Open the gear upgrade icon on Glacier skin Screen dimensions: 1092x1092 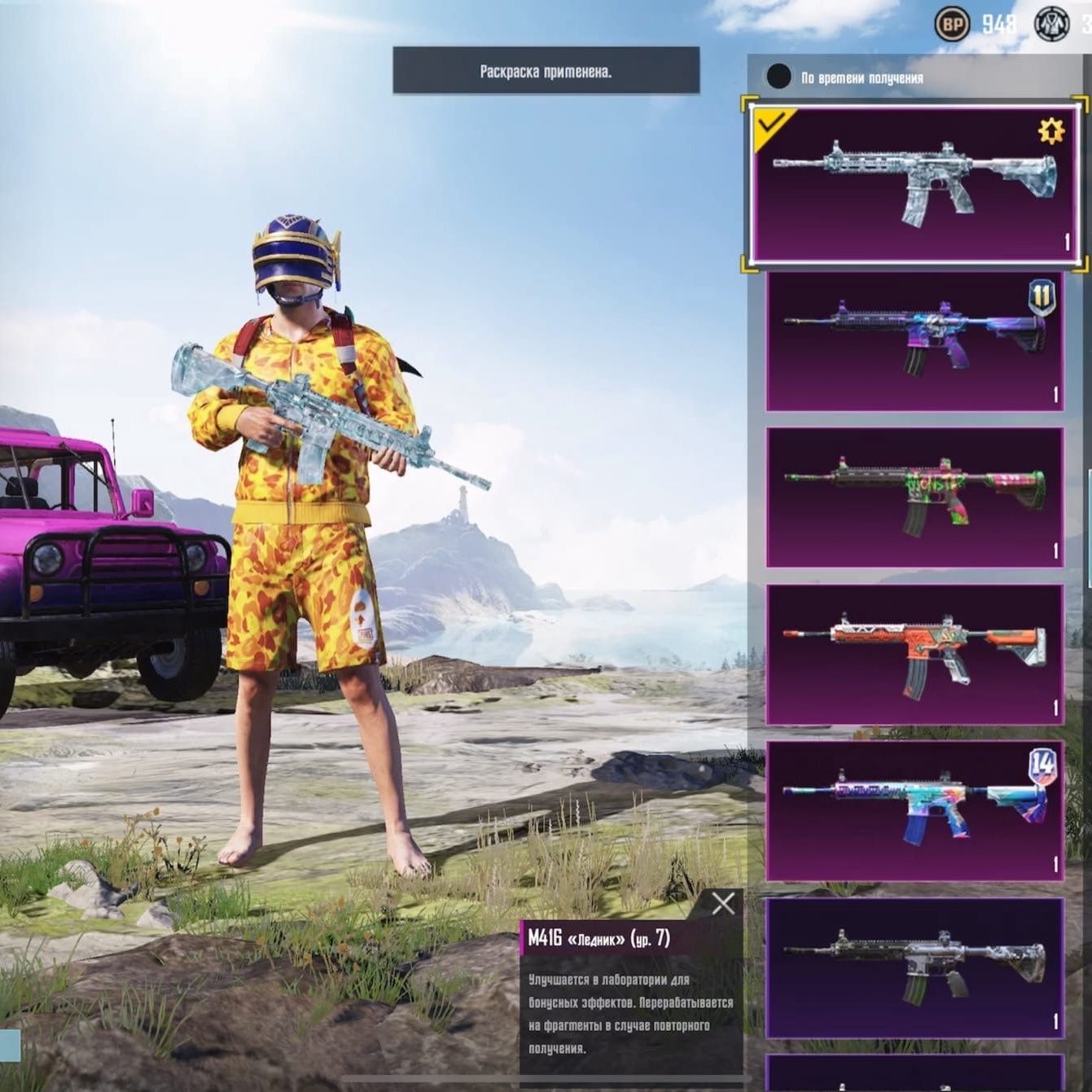1050,131
